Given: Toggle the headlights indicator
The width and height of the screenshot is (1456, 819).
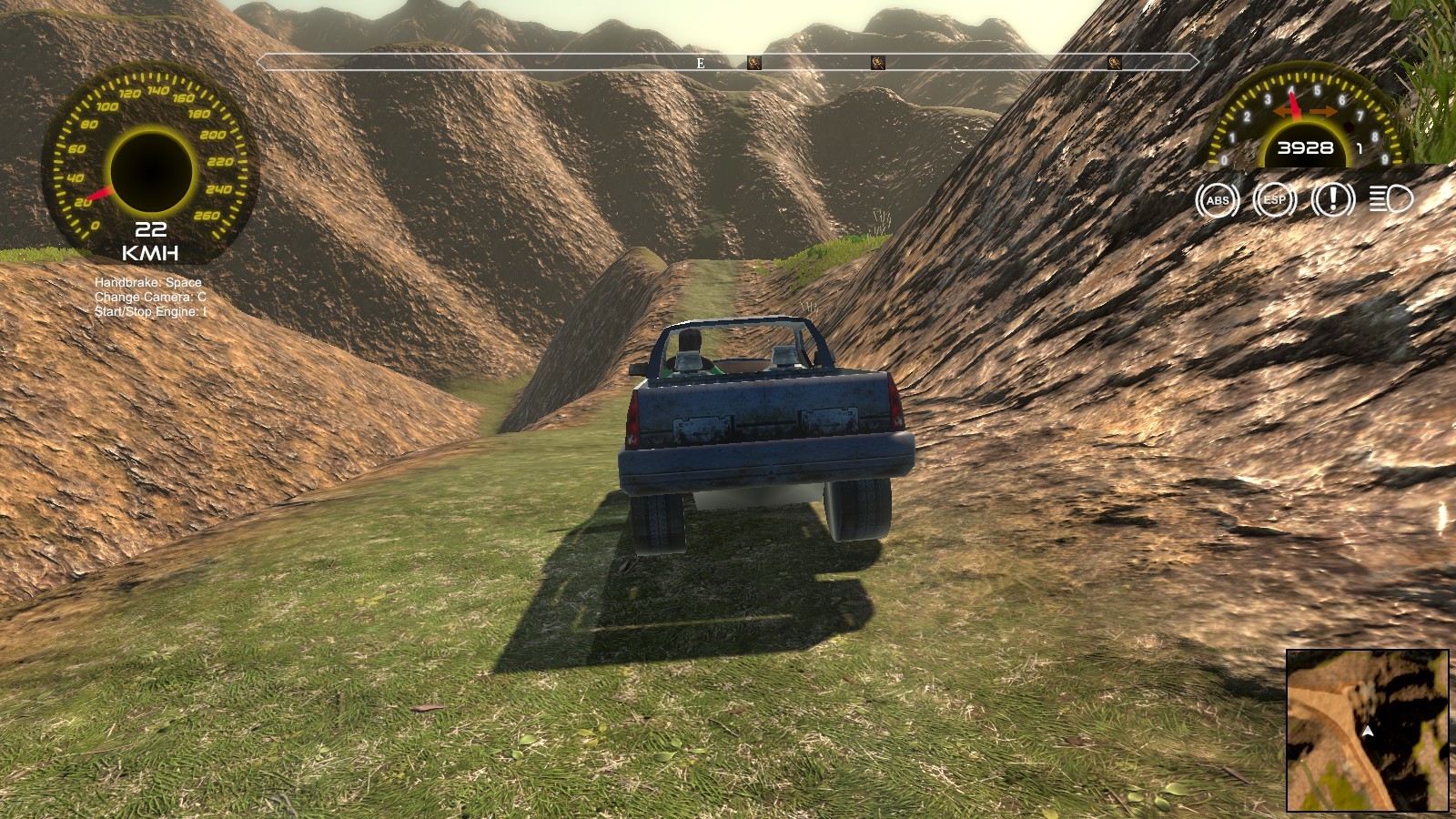Looking at the screenshot, I should pos(1390,201).
